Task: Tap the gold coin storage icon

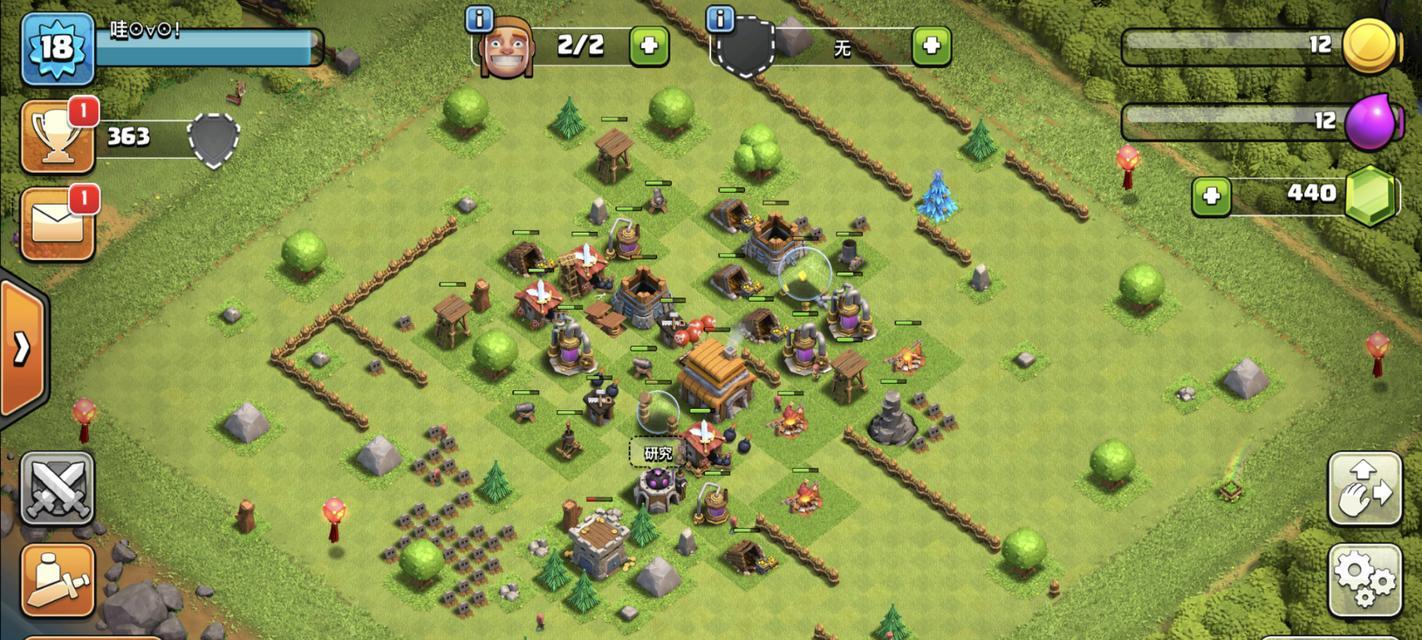Action: (1368, 46)
